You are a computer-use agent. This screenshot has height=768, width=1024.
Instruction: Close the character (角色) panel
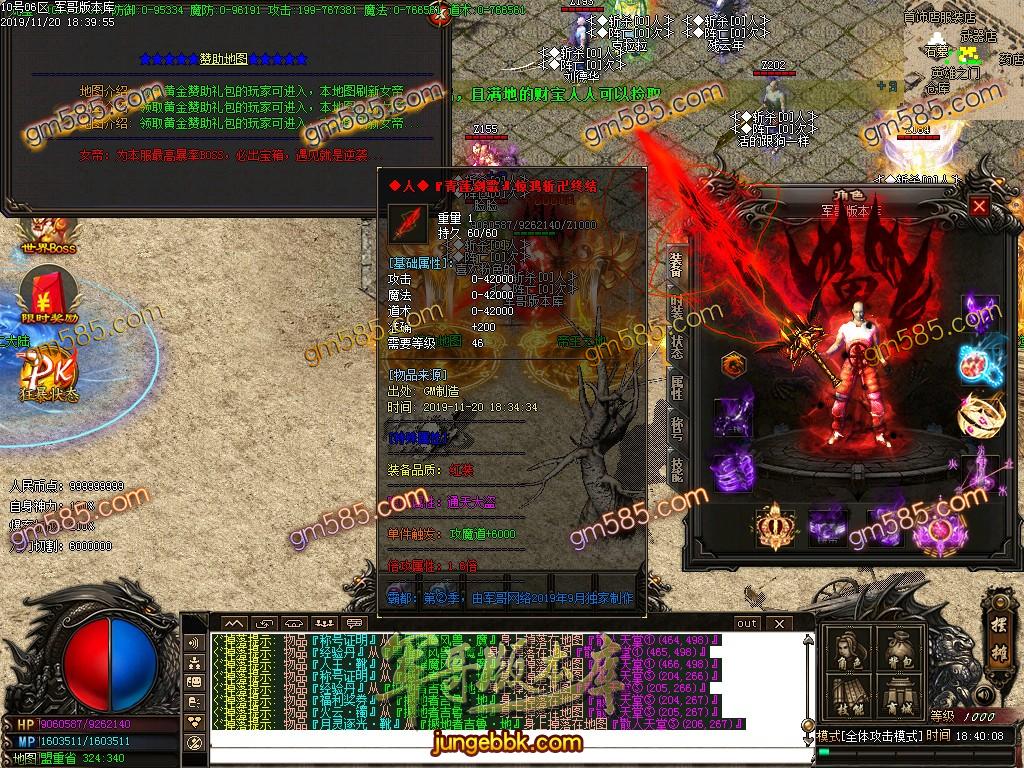tap(979, 207)
